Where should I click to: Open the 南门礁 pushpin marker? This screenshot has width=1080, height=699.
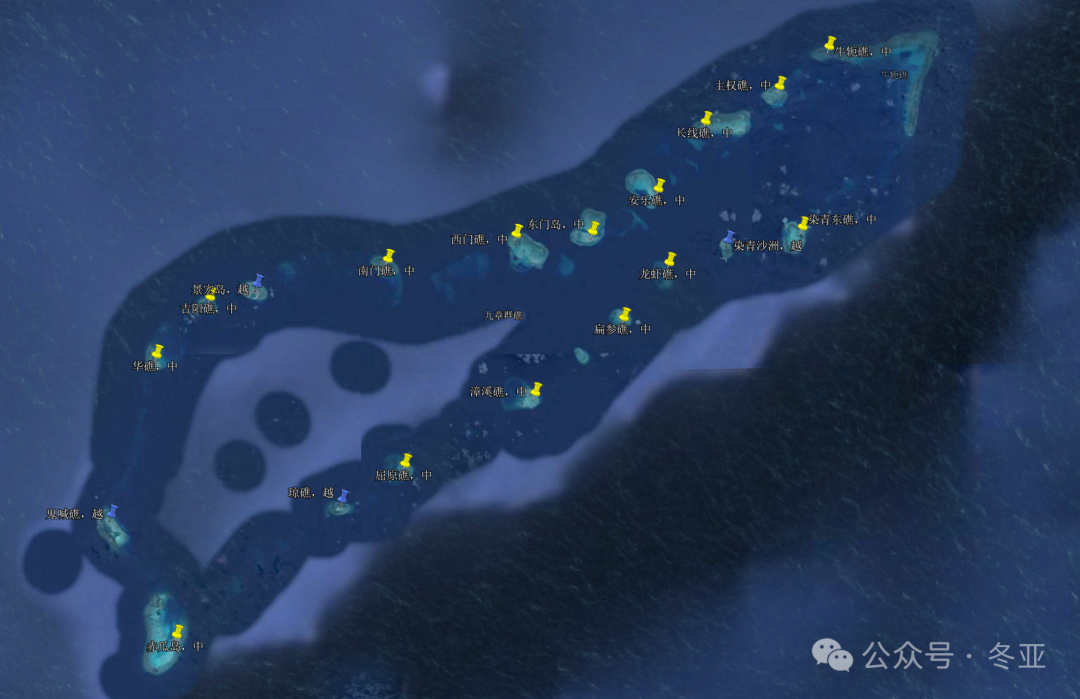[389, 256]
